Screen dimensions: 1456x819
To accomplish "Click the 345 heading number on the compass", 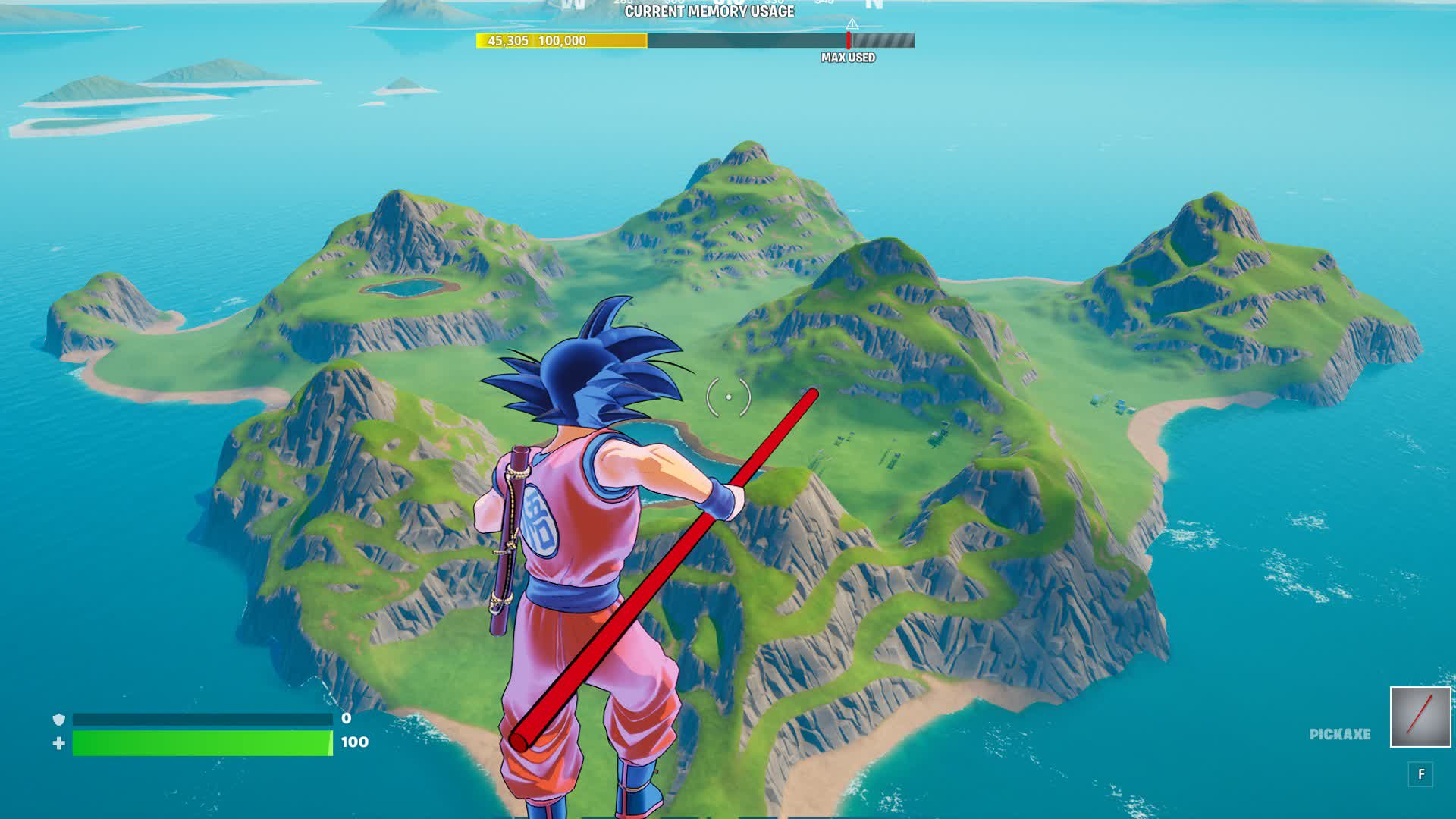I will 824,4.
